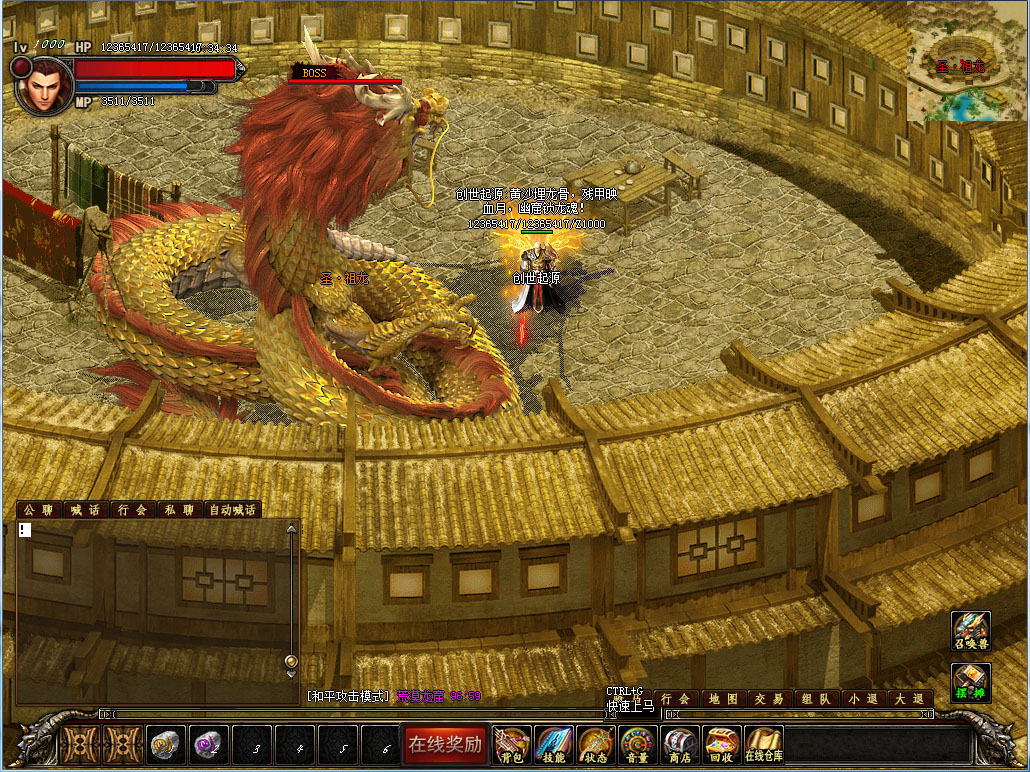Open the 在线仓库 online warehouse
Screen dimensions: 1030x772
tap(763, 744)
